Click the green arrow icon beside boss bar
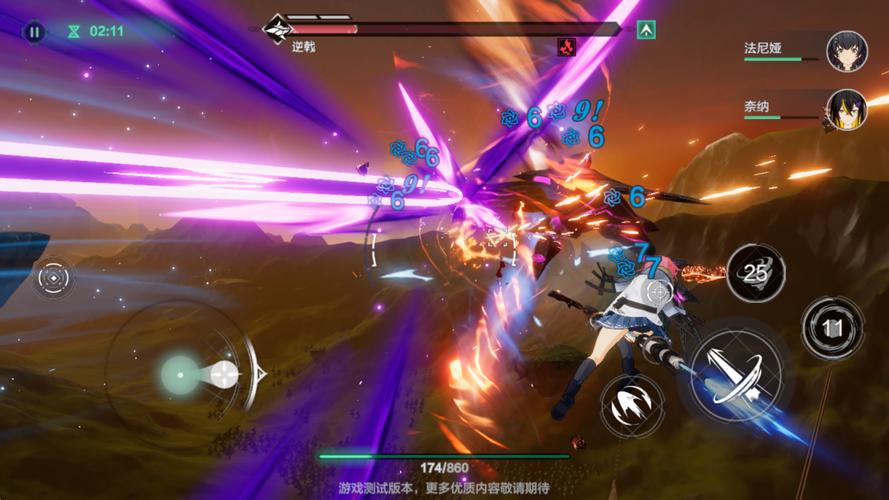Viewport: 889px width, 500px height. coord(646,30)
